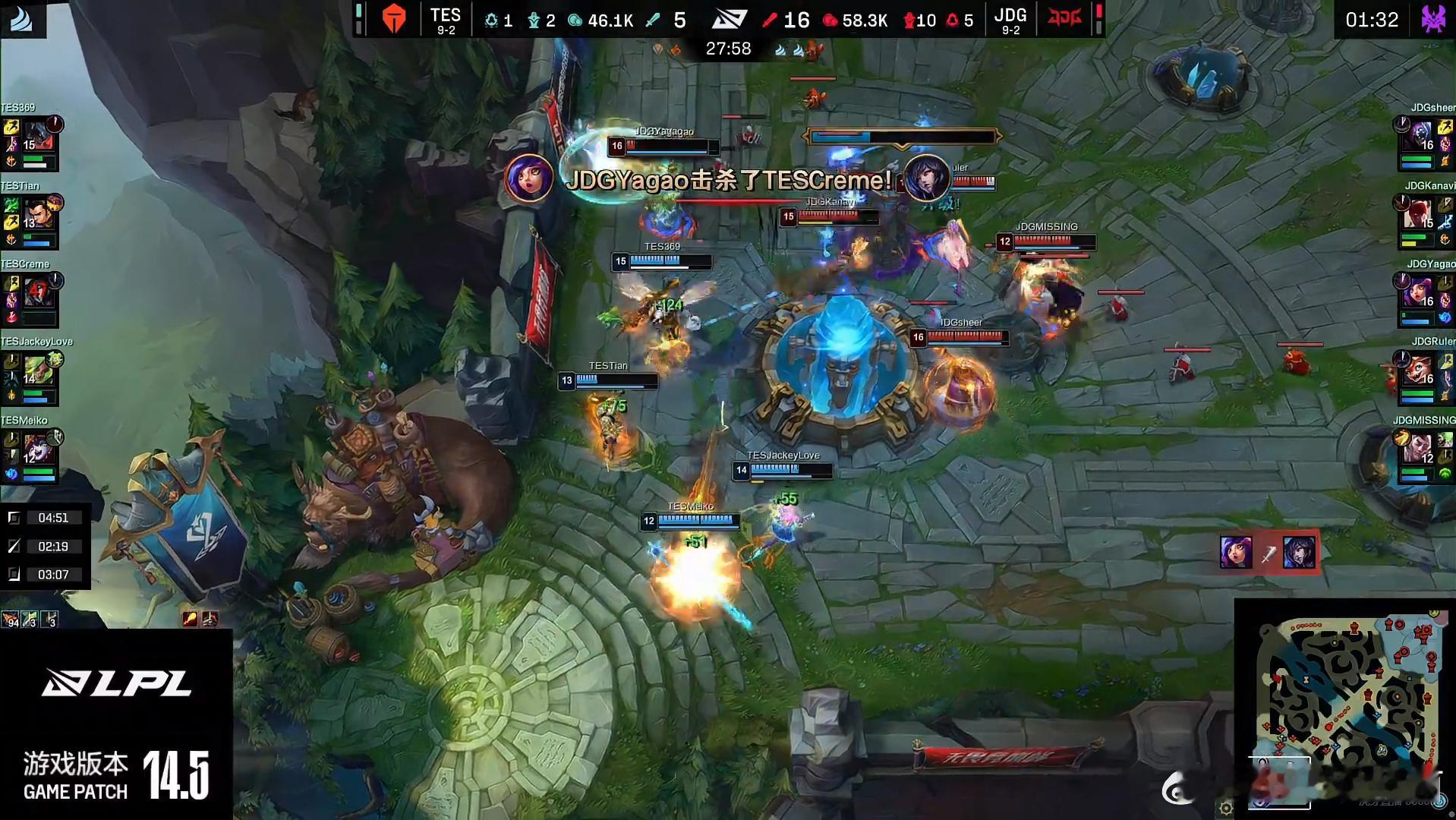This screenshot has height=820, width=1456.
Task: Select TESJackeyLove's champion portrait
Action: (x=37, y=371)
